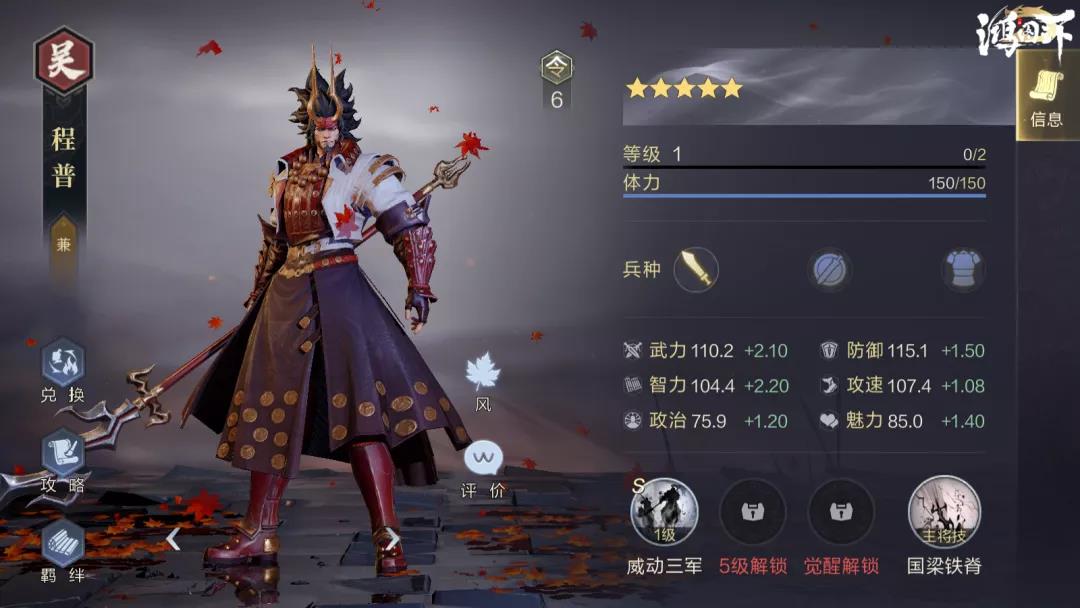Image resolution: width=1080 pixels, height=608 pixels.
Task: Select the 5级解锁 locked skill slot
Action: pyautogui.click(x=752, y=512)
